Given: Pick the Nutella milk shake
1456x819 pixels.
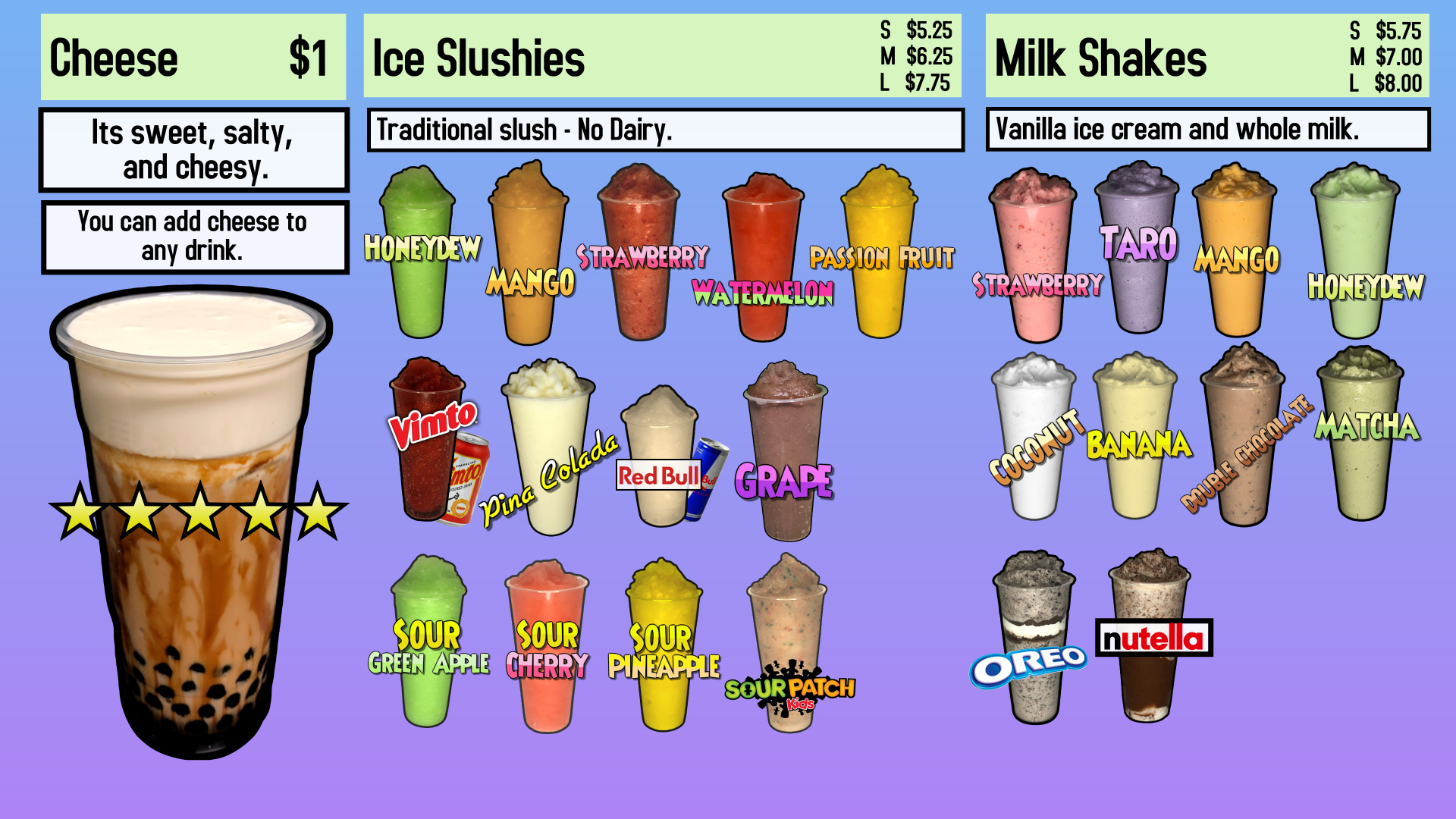Looking at the screenshot, I should tap(1150, 637).
